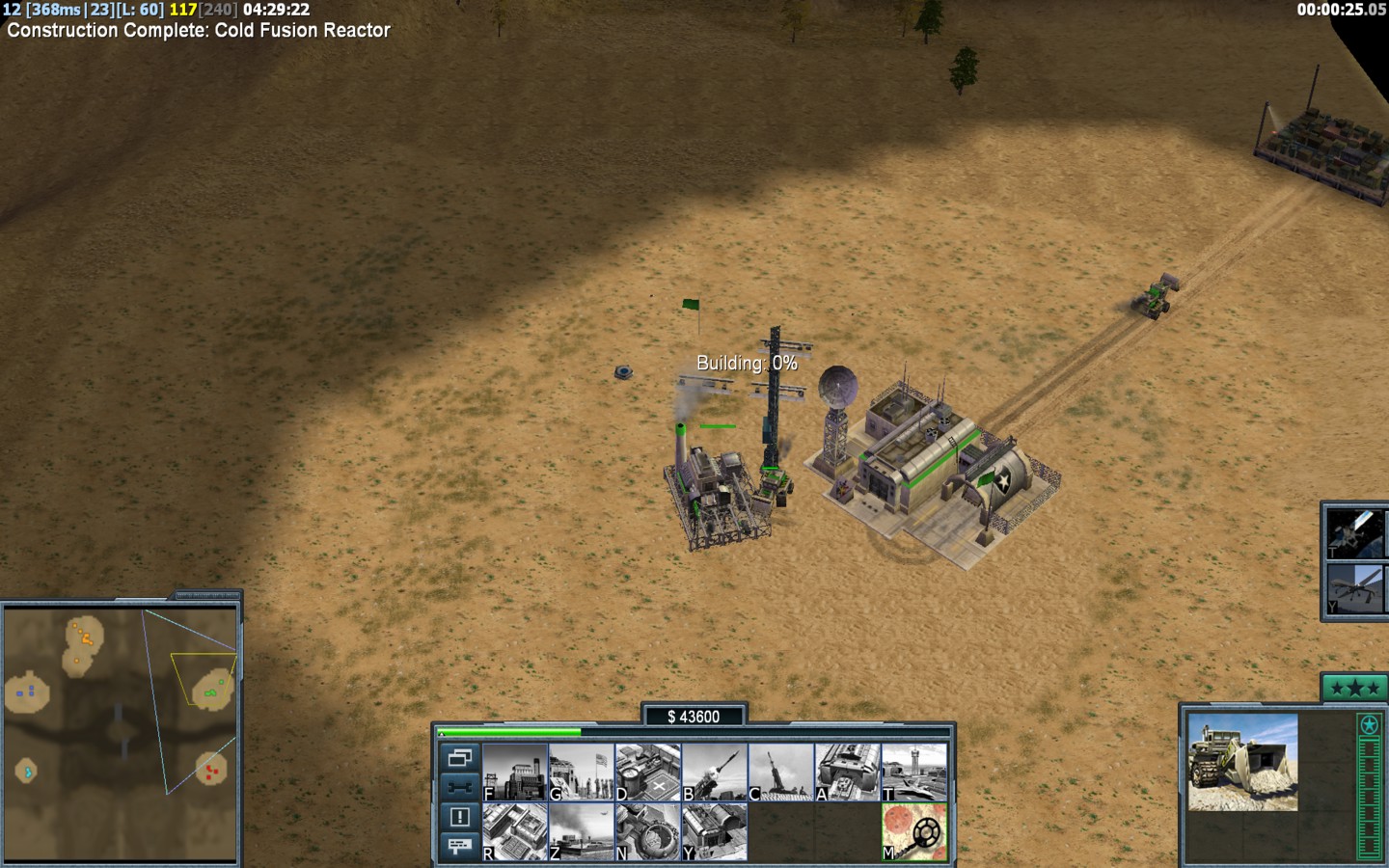Select the Supply Drop Zone icon (Z)

pyautogui.click(x=582, y=831)
